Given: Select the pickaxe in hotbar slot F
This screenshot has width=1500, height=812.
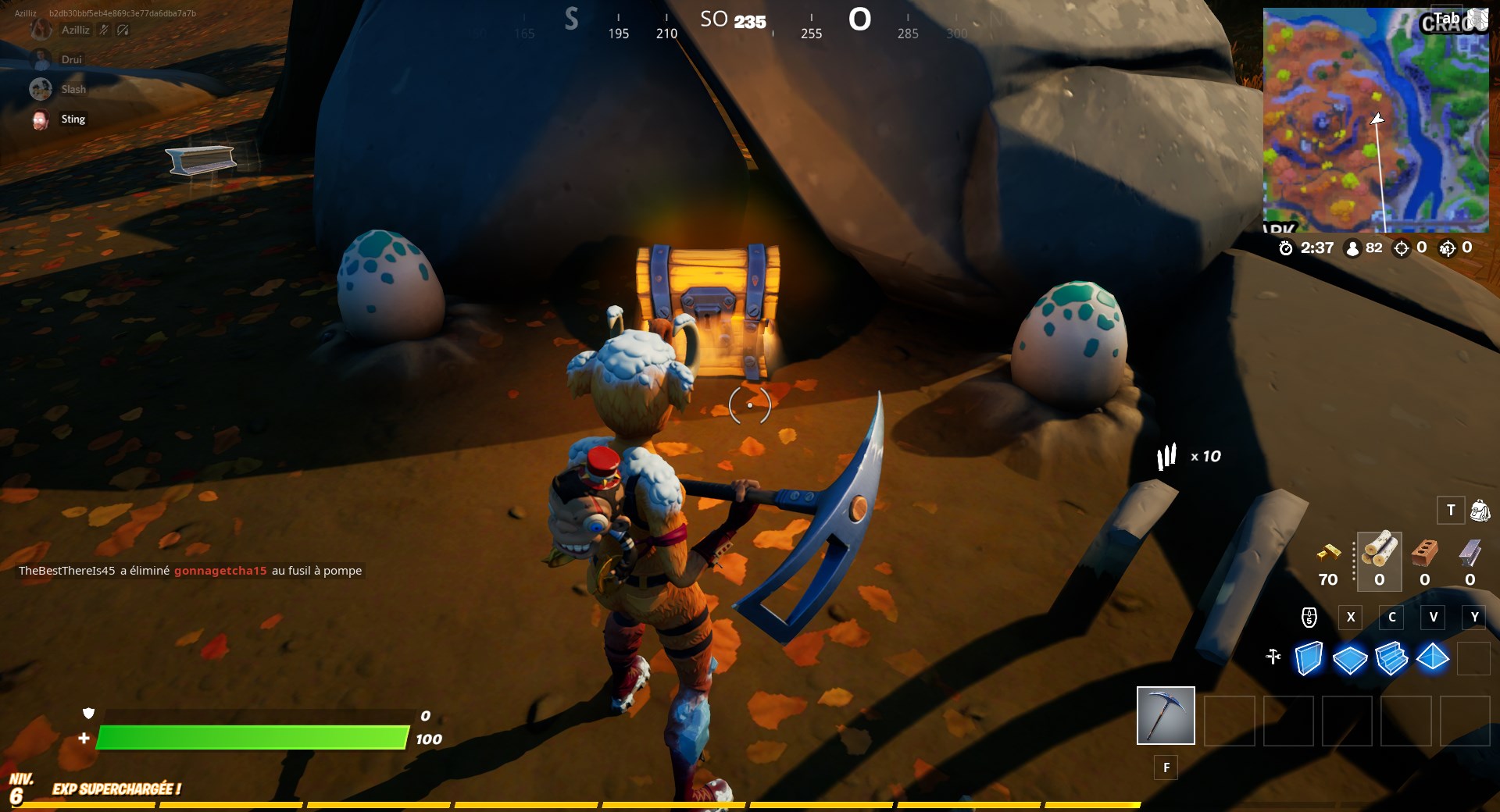Looking at the screenshot, I should point(1165,715).
